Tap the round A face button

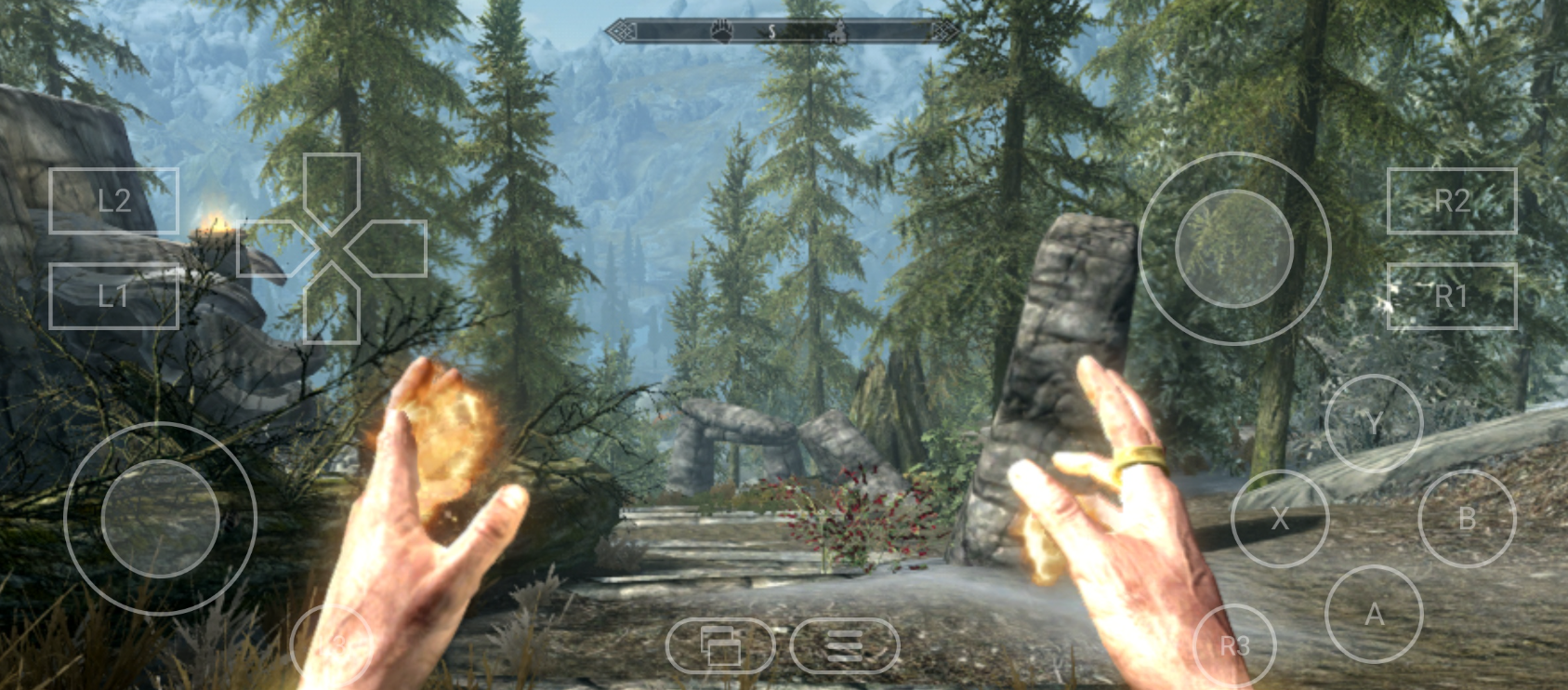(x=1373, y=614)
